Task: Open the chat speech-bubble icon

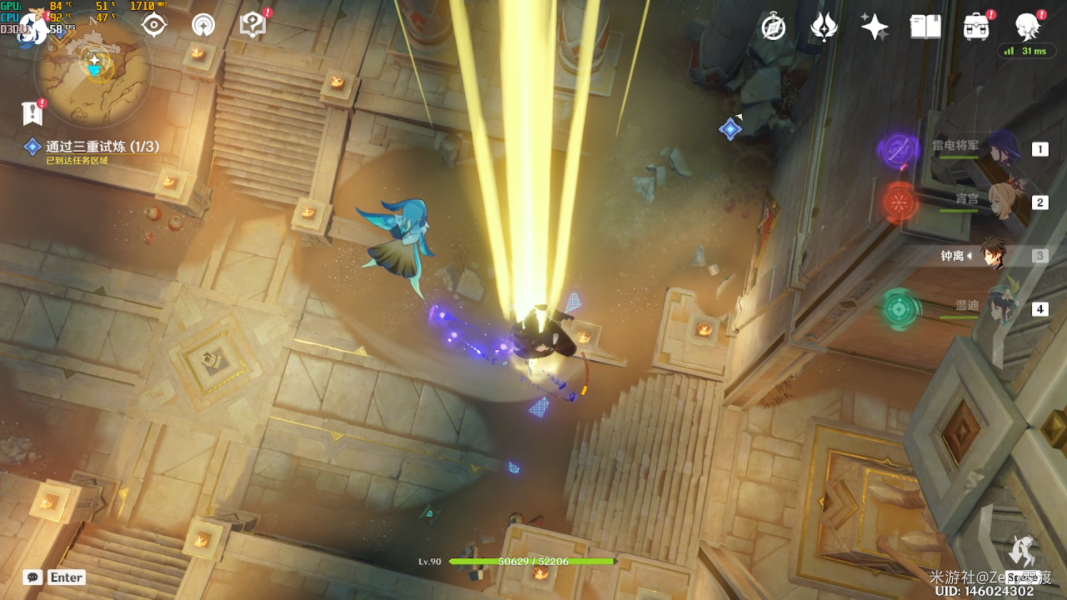Action: click(x=32, y=577)
